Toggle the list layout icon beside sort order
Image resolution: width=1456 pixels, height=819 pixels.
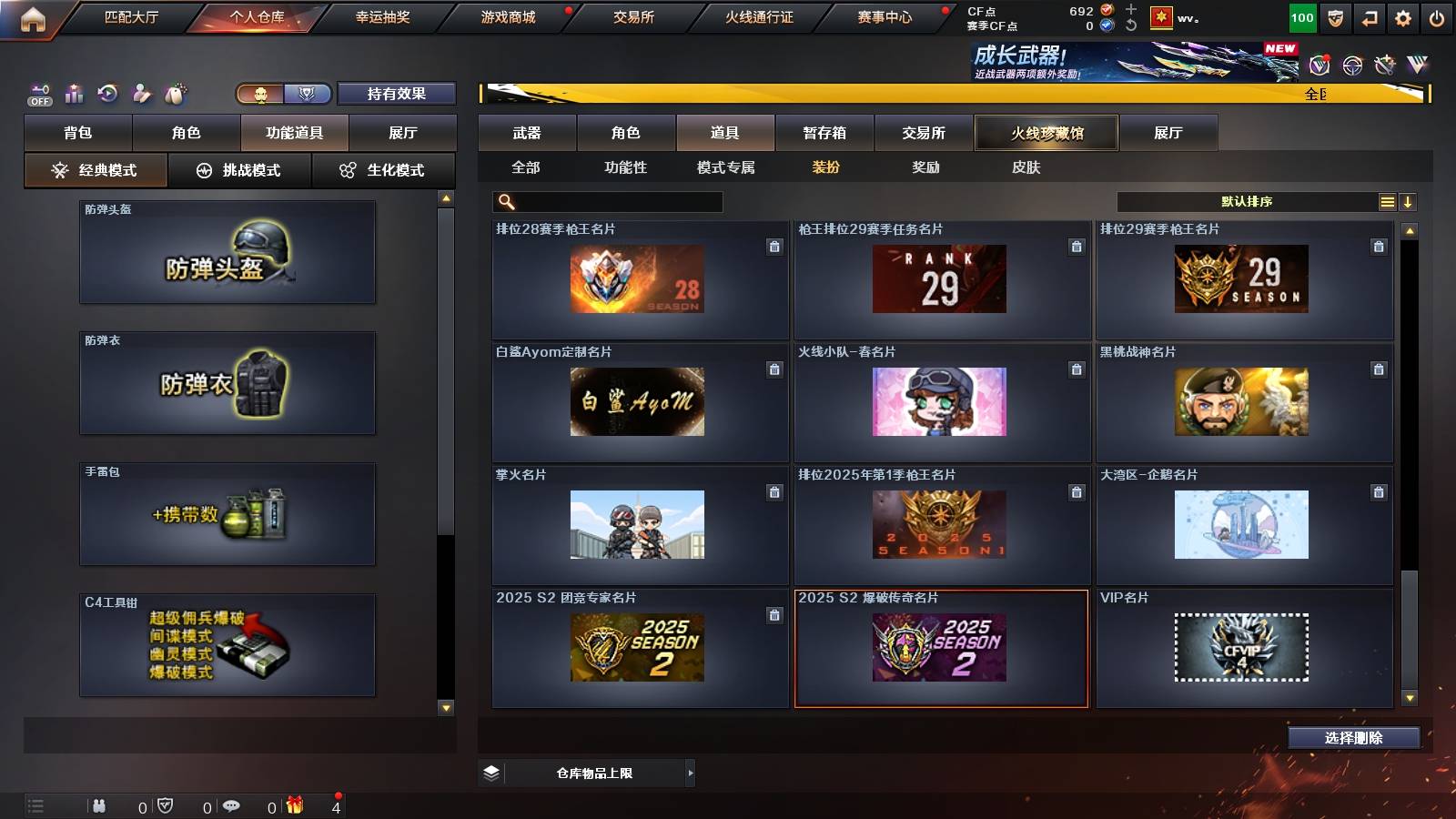click(x=1386, y=200)
